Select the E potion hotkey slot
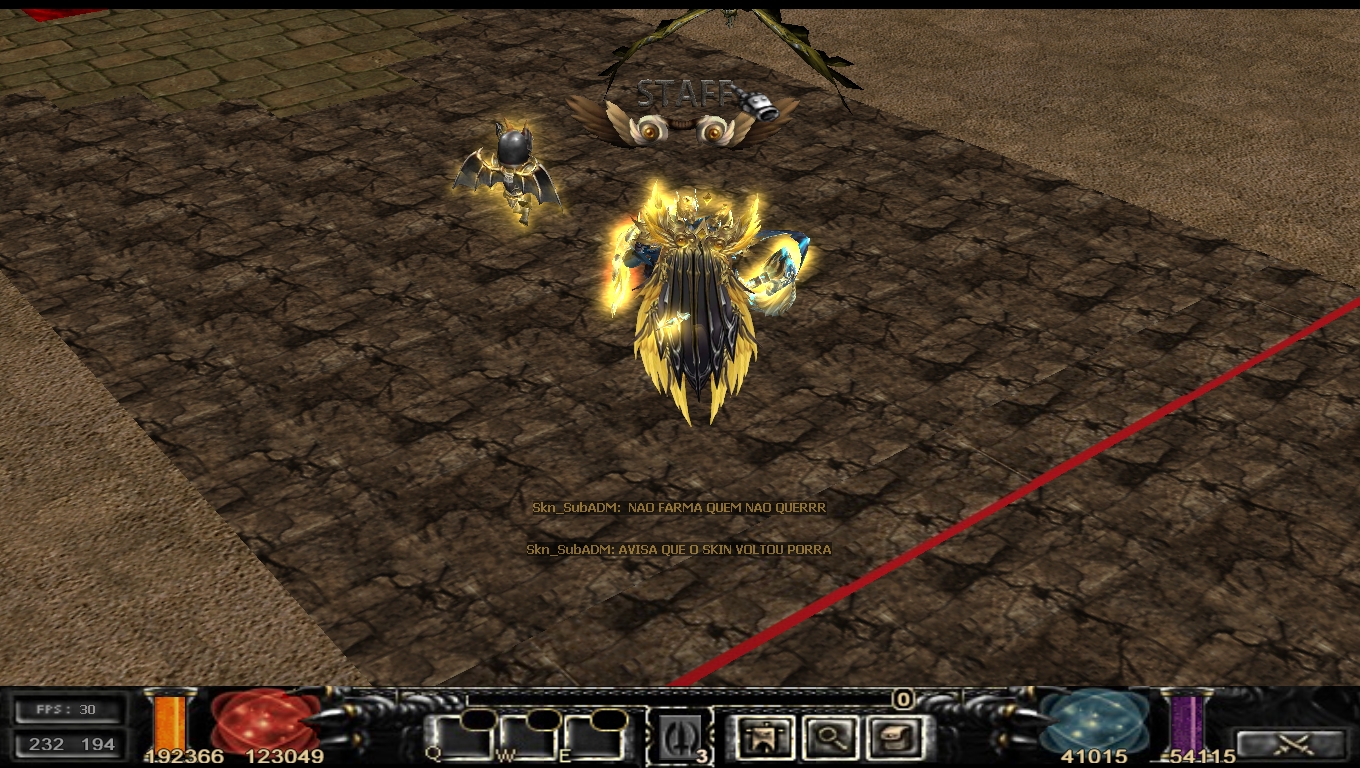This screenshot has width=1360, height=768. (x=592, y=738)
